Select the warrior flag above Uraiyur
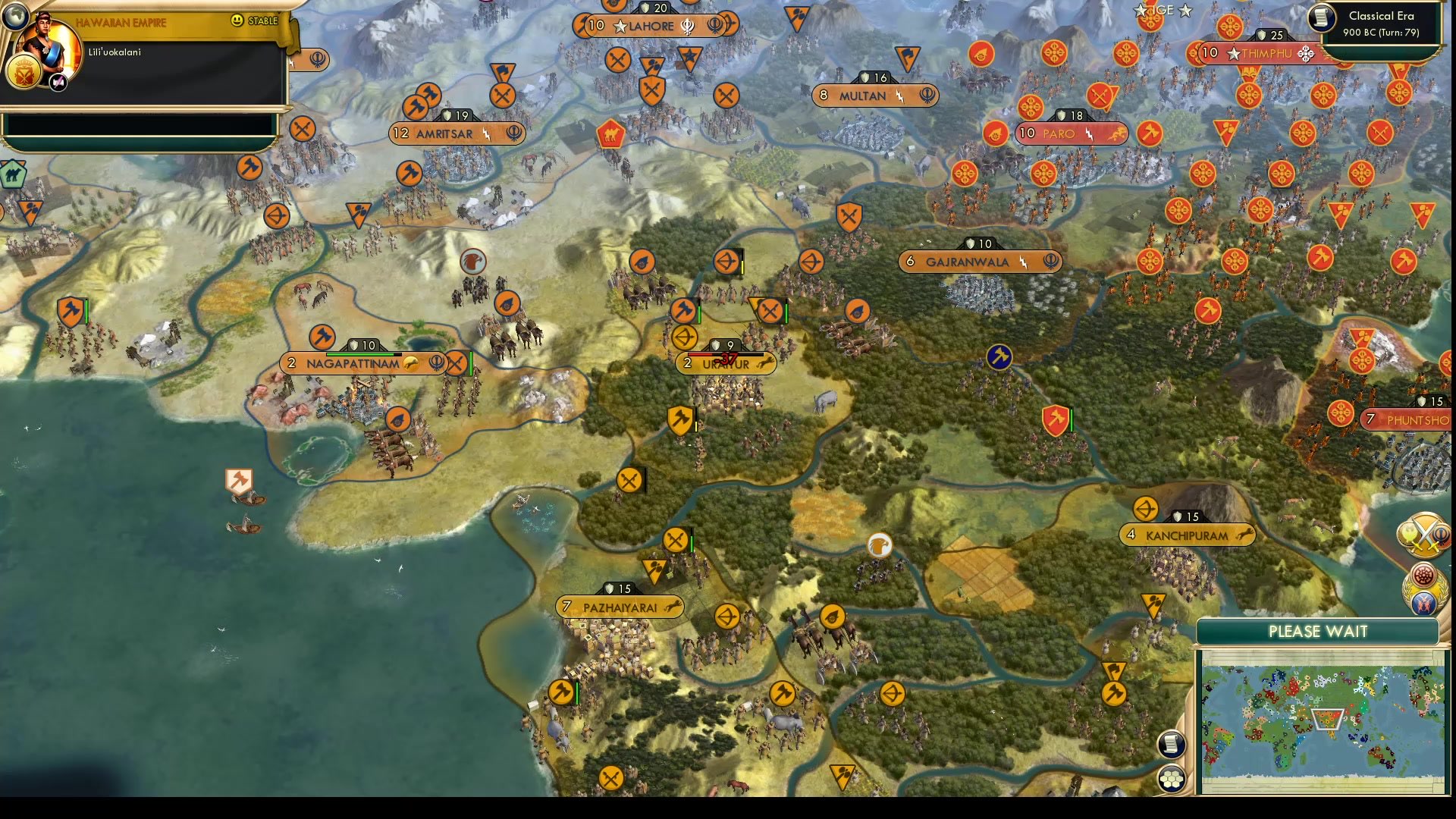The height and width of the screenshot is (819, 1456). pos(682,311)
